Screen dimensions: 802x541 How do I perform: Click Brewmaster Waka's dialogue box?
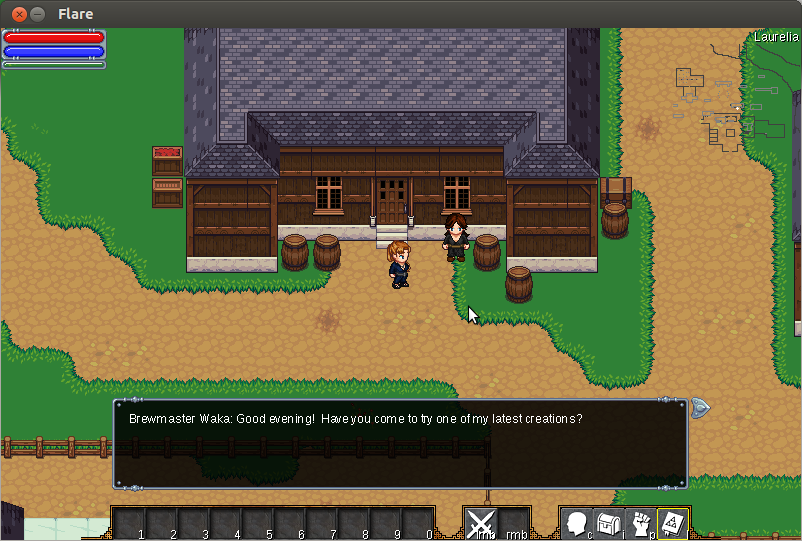tap(400, 444)
